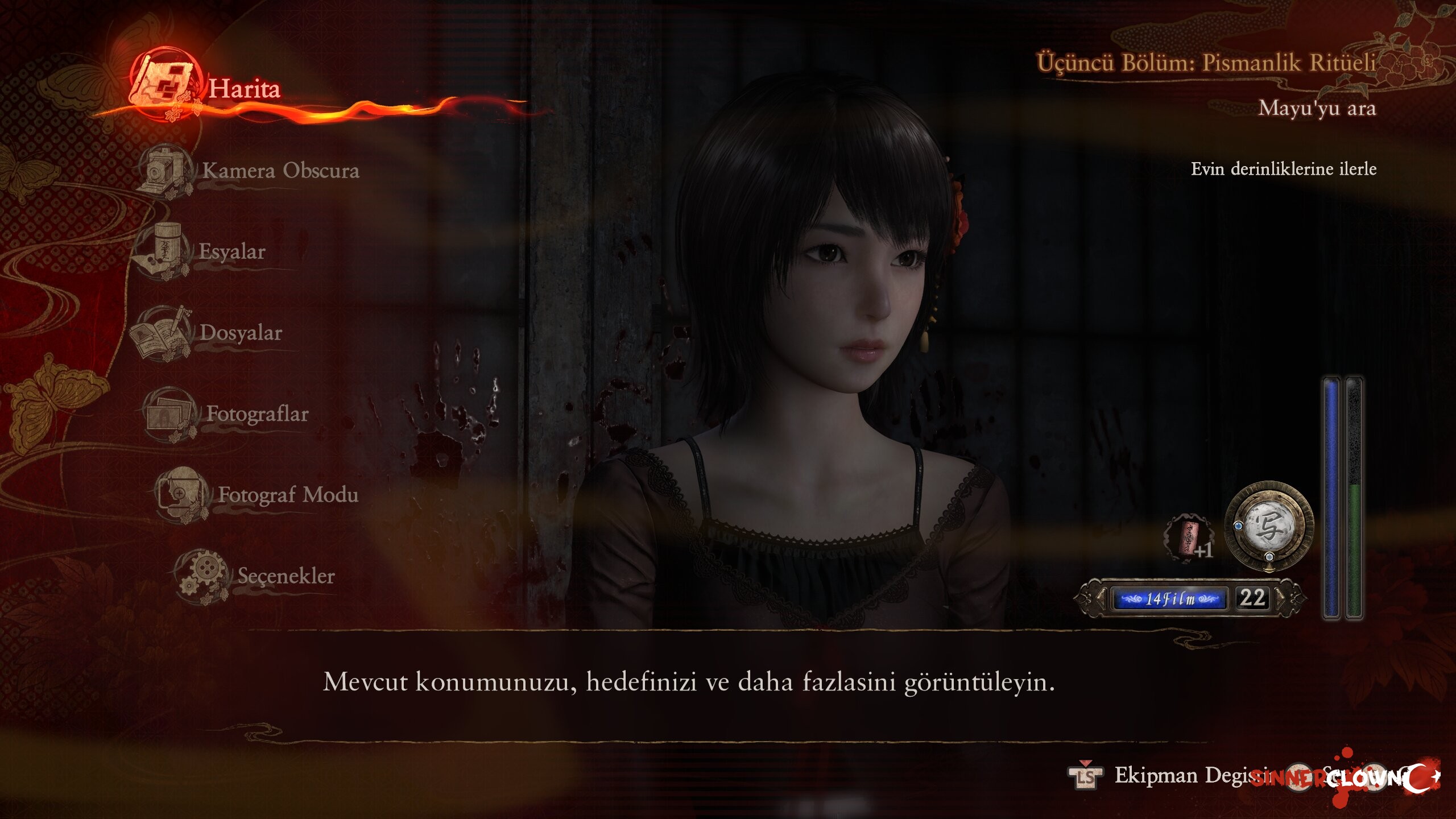
Task: Click the left arrow of the film selector
Action: pos(1101,598)
